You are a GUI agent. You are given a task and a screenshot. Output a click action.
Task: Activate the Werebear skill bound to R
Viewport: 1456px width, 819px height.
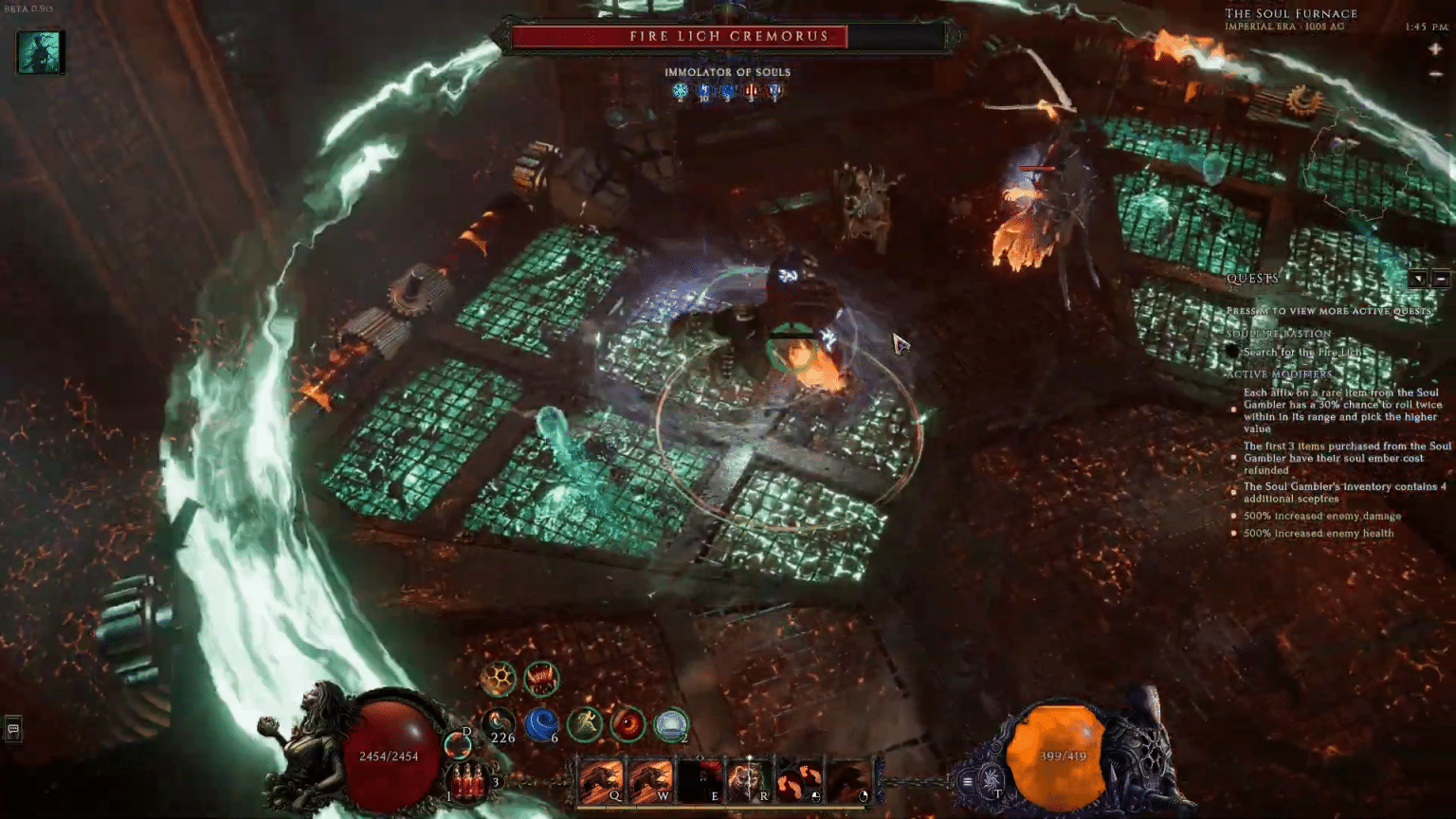tap(749, 777)
